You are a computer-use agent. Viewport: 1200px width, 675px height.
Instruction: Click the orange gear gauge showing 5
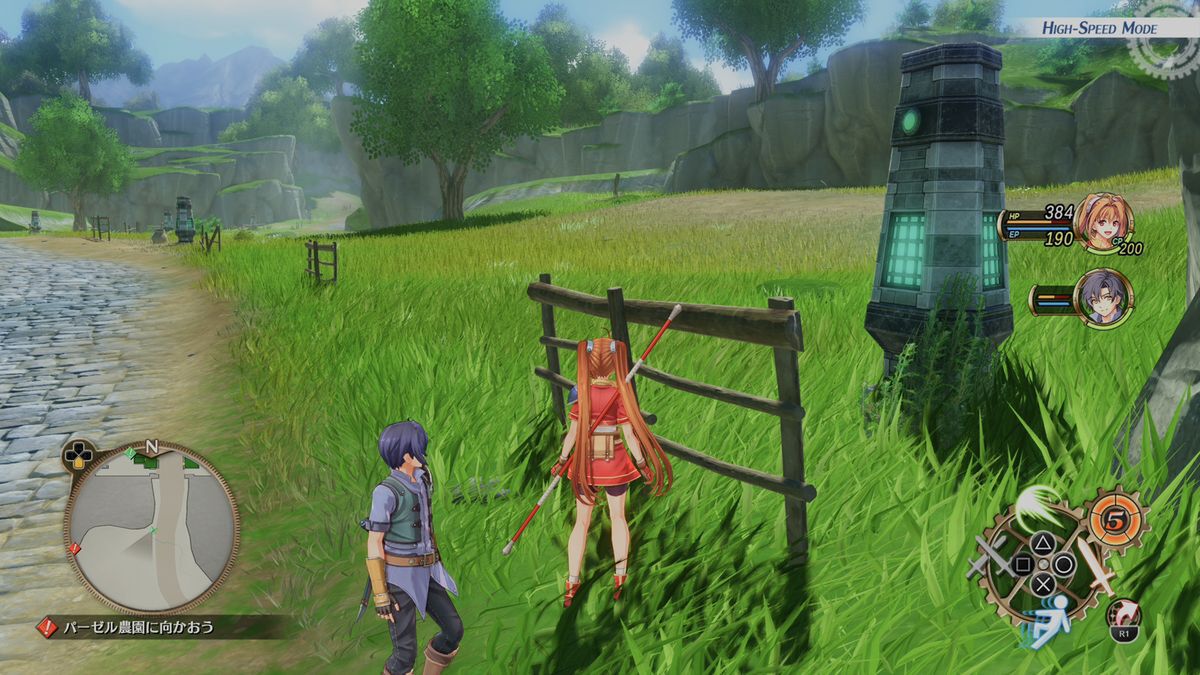click(x=1115, y=517)
